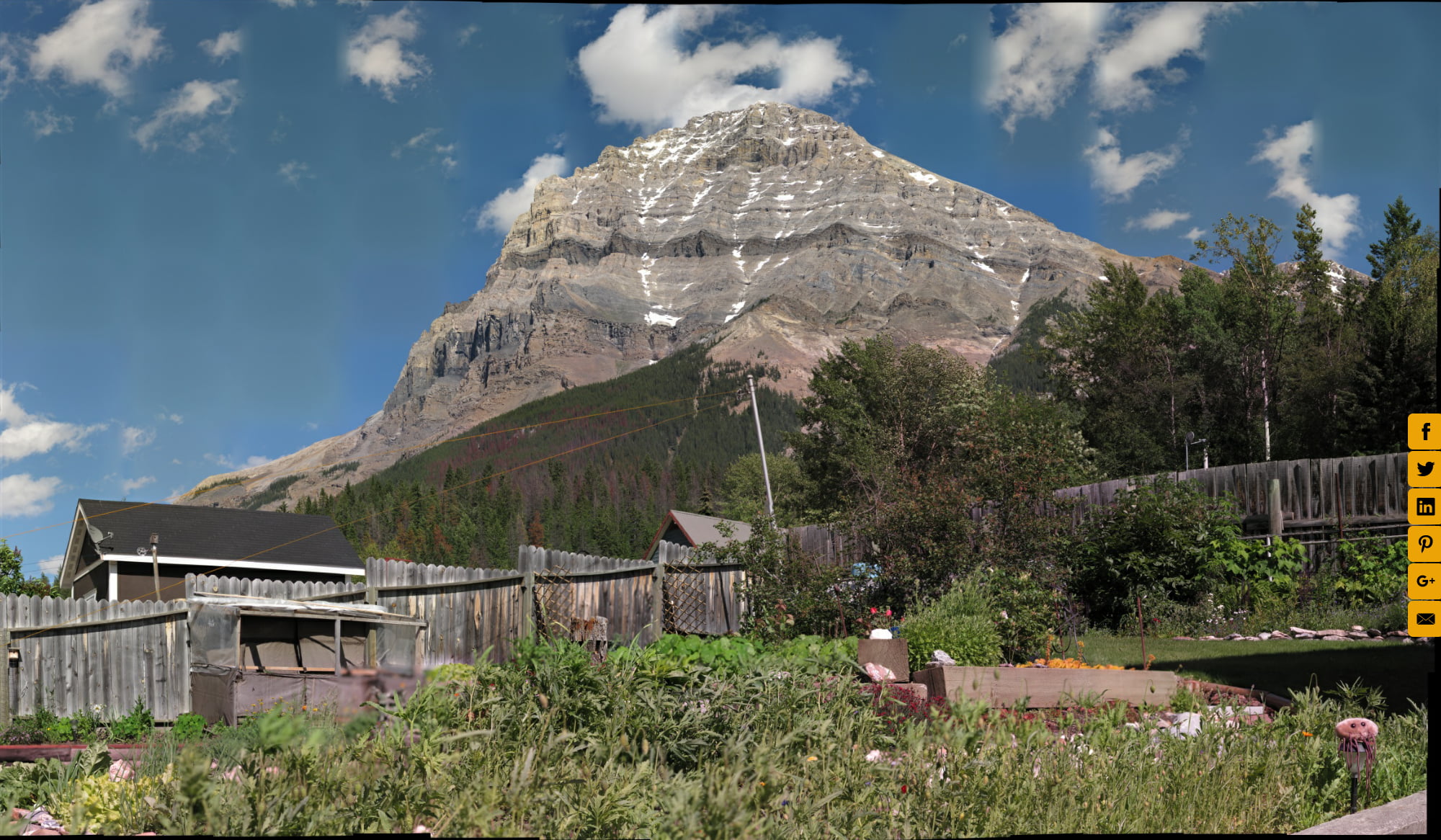Share to LinkedIn
This screenshot has width=1441, height=840.
1424,506
